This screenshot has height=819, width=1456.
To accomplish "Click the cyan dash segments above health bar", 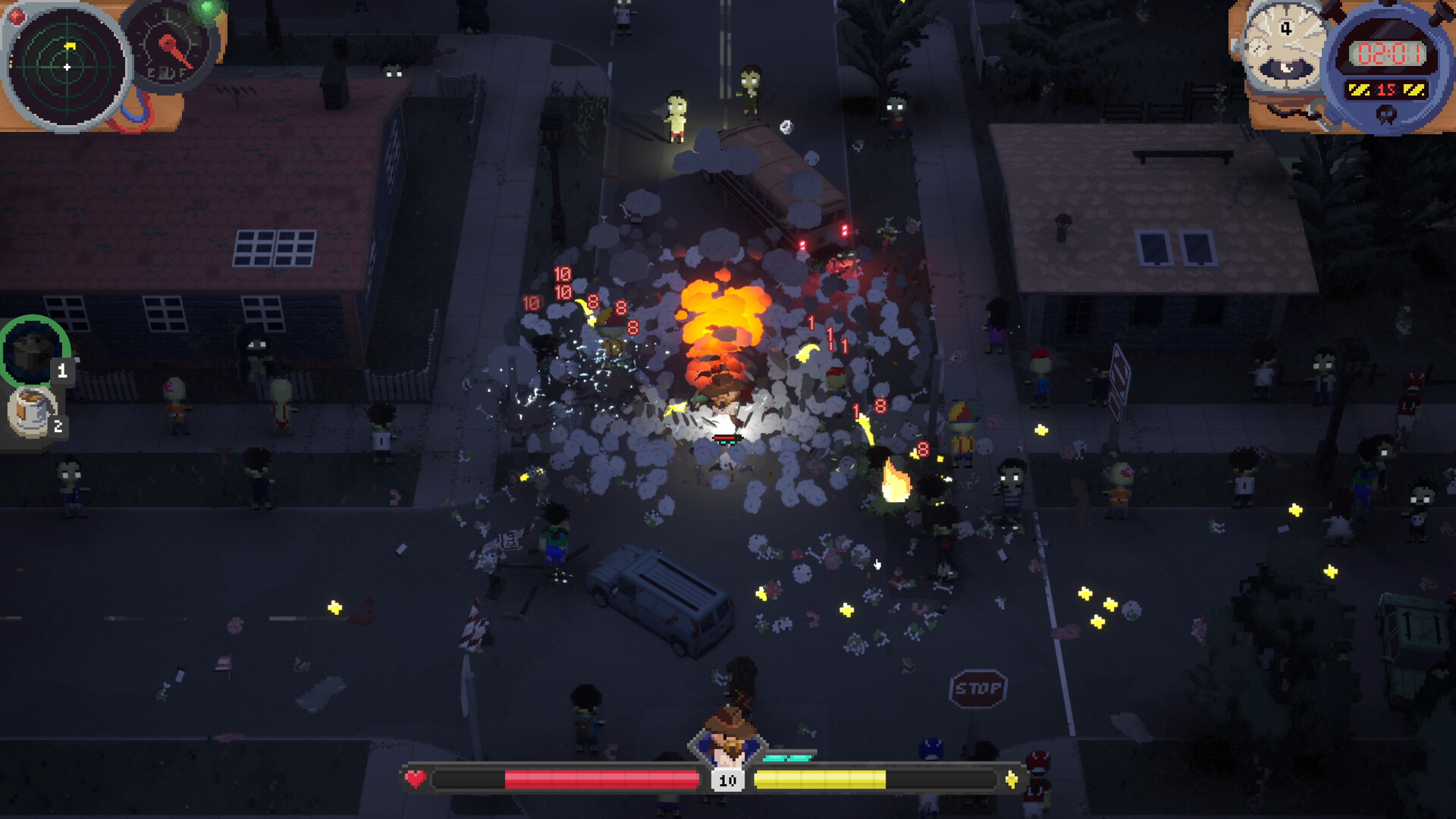I will (x=786, y=756).
